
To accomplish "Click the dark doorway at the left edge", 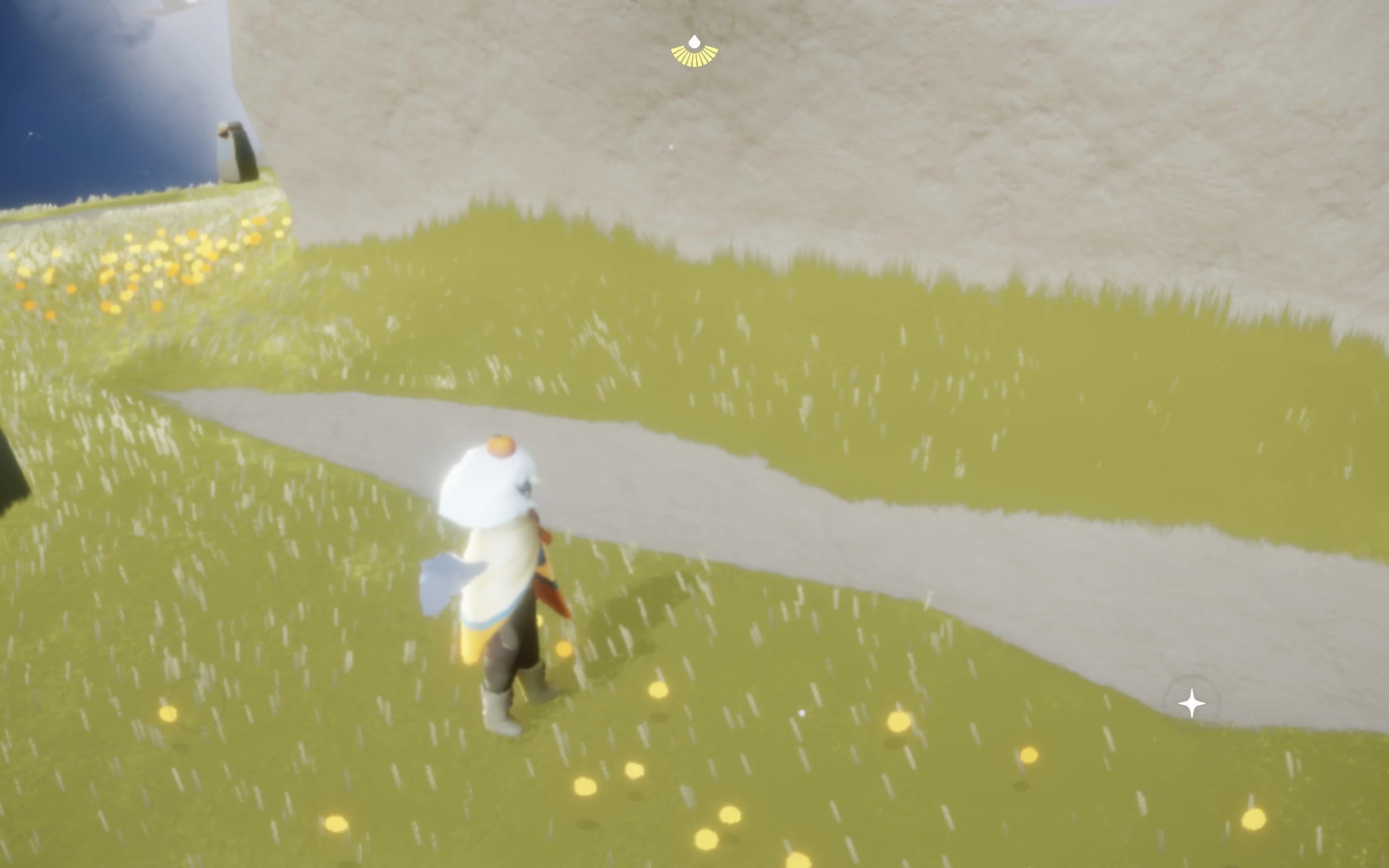I will click(x=11, y=488).
